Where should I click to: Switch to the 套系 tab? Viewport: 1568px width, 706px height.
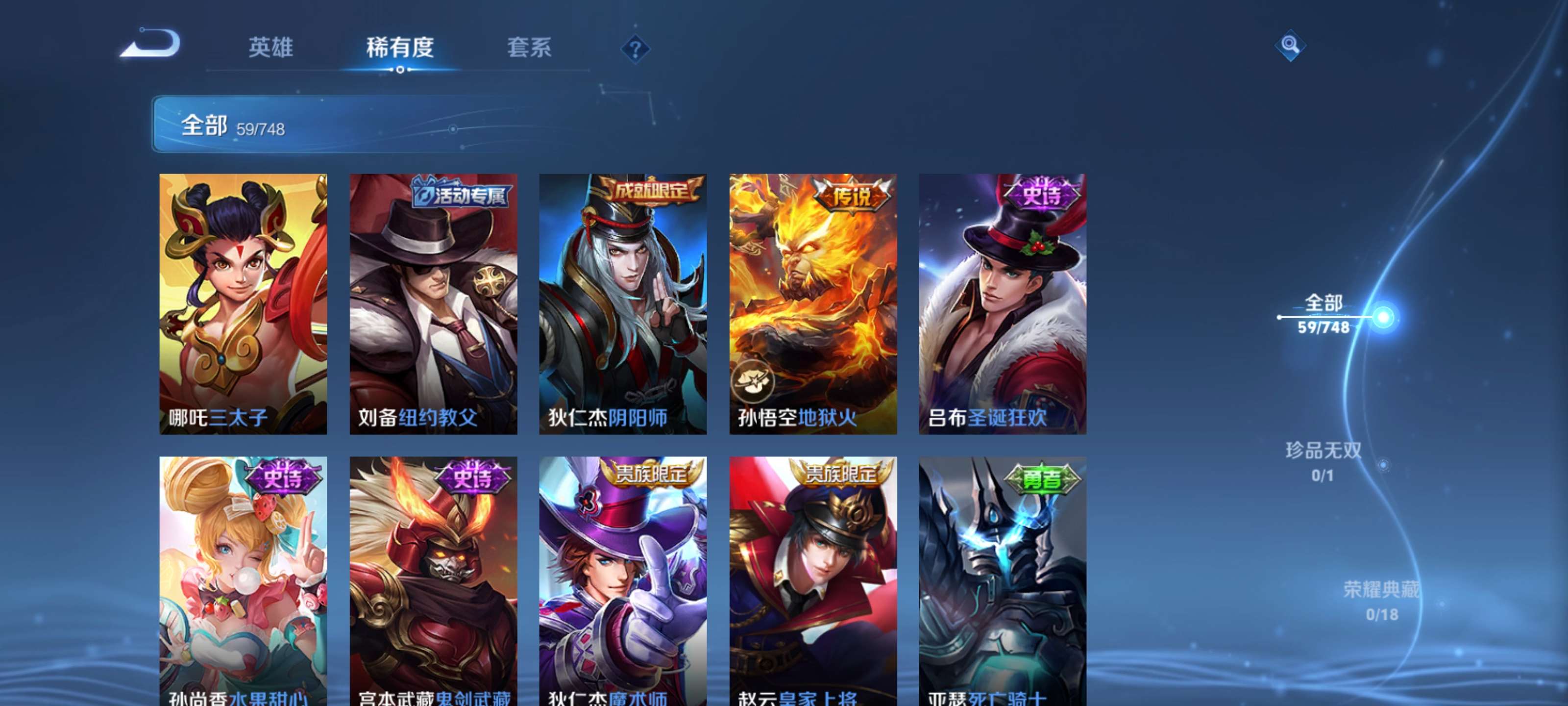529,49
